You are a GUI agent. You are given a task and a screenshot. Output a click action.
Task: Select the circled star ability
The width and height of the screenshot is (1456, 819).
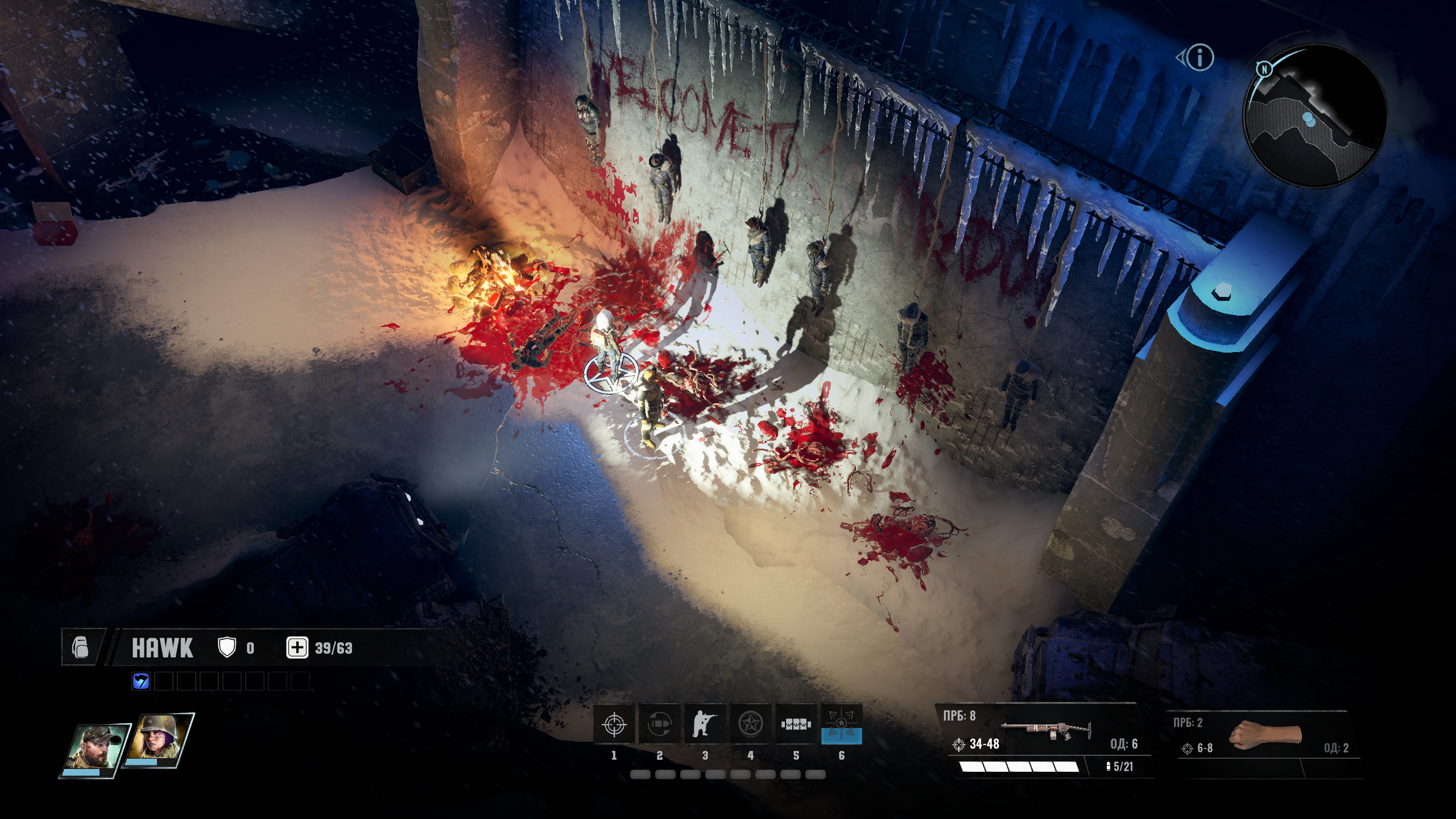click(x=750, y=725)
